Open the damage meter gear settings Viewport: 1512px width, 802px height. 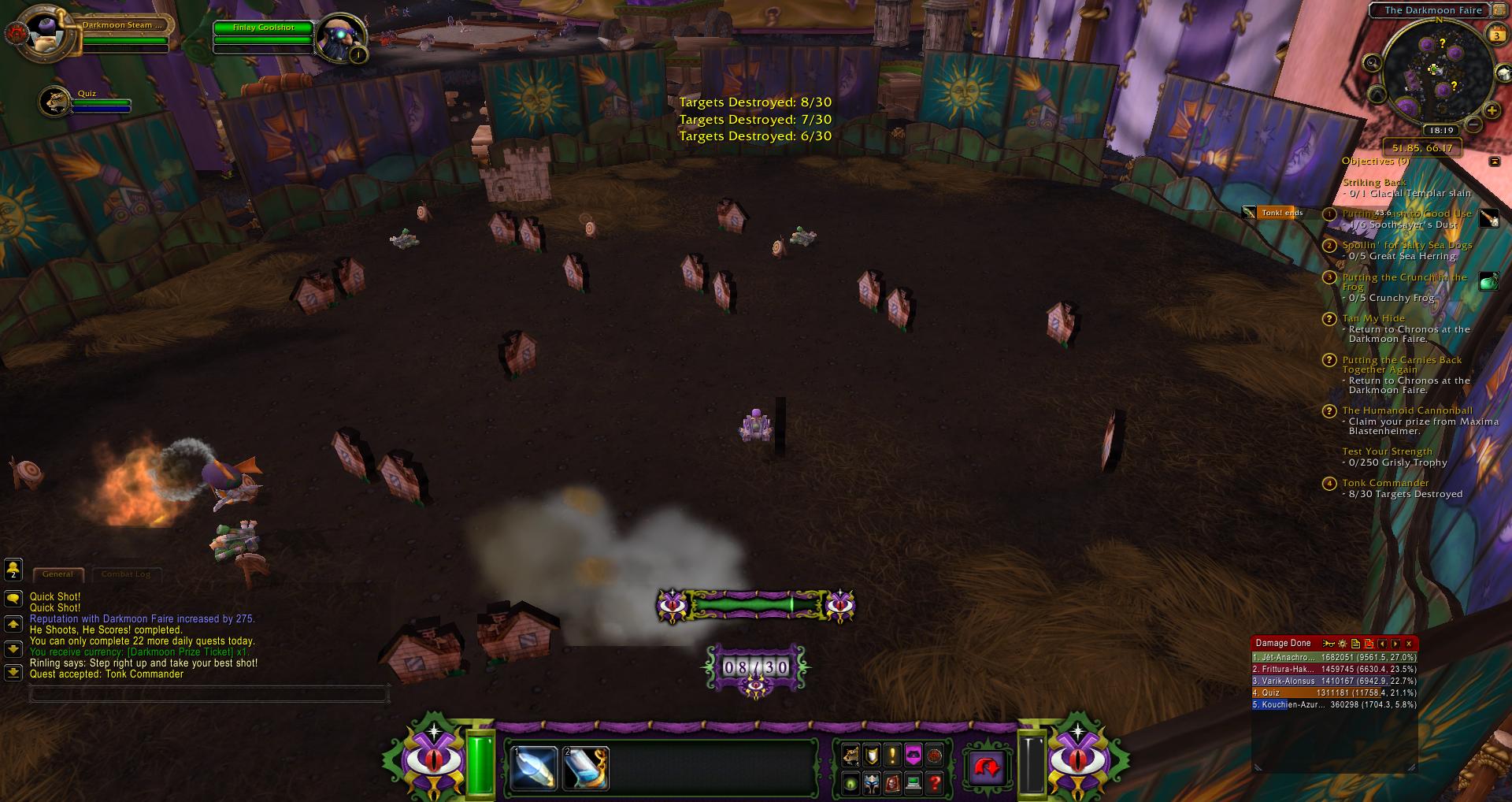(1343, 644)
